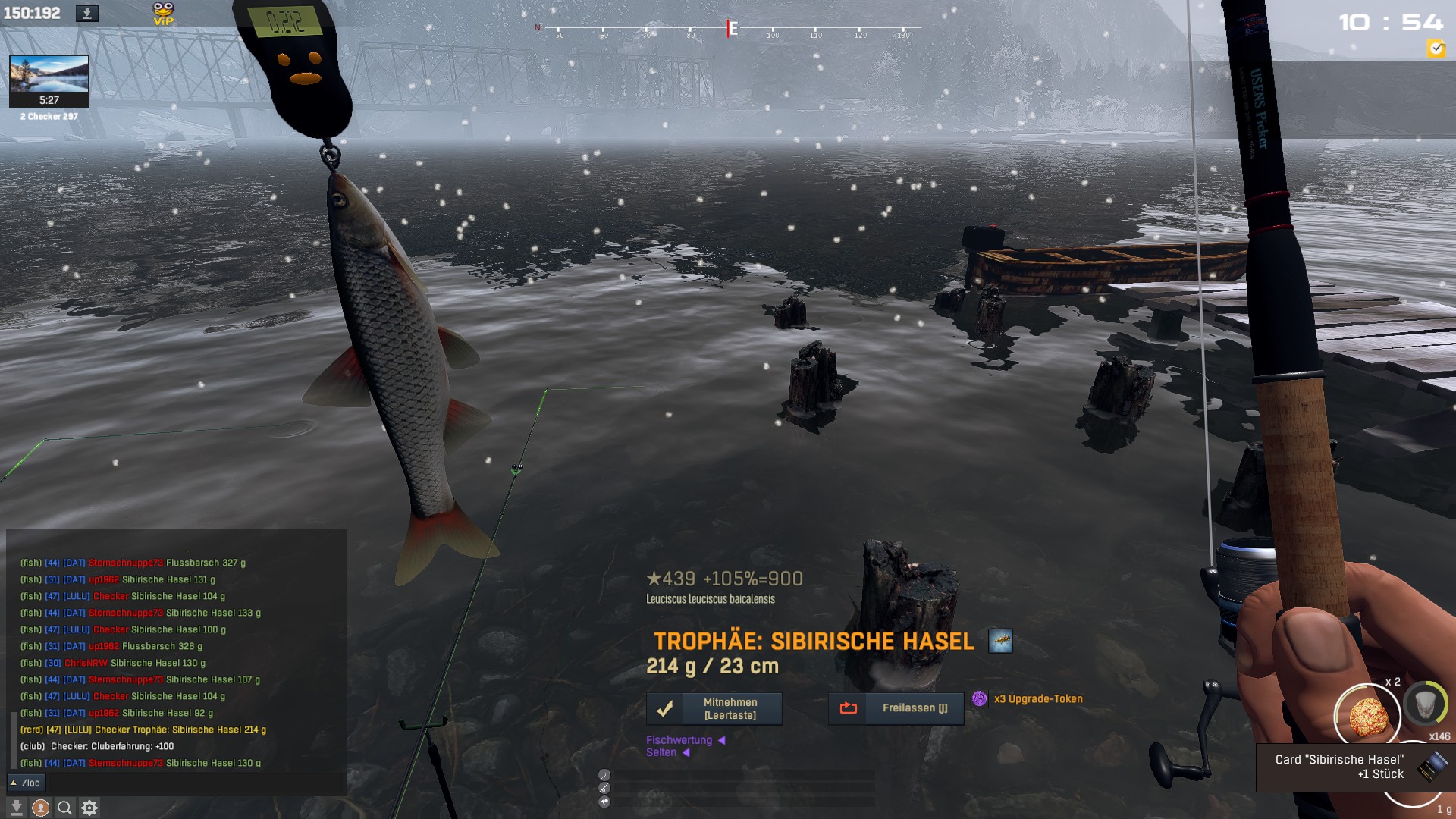Image resolution: width=1456 pixels, height=819 pixels.
Task: Click the Checker trophy record chat message
Action: tap(143, 730)
